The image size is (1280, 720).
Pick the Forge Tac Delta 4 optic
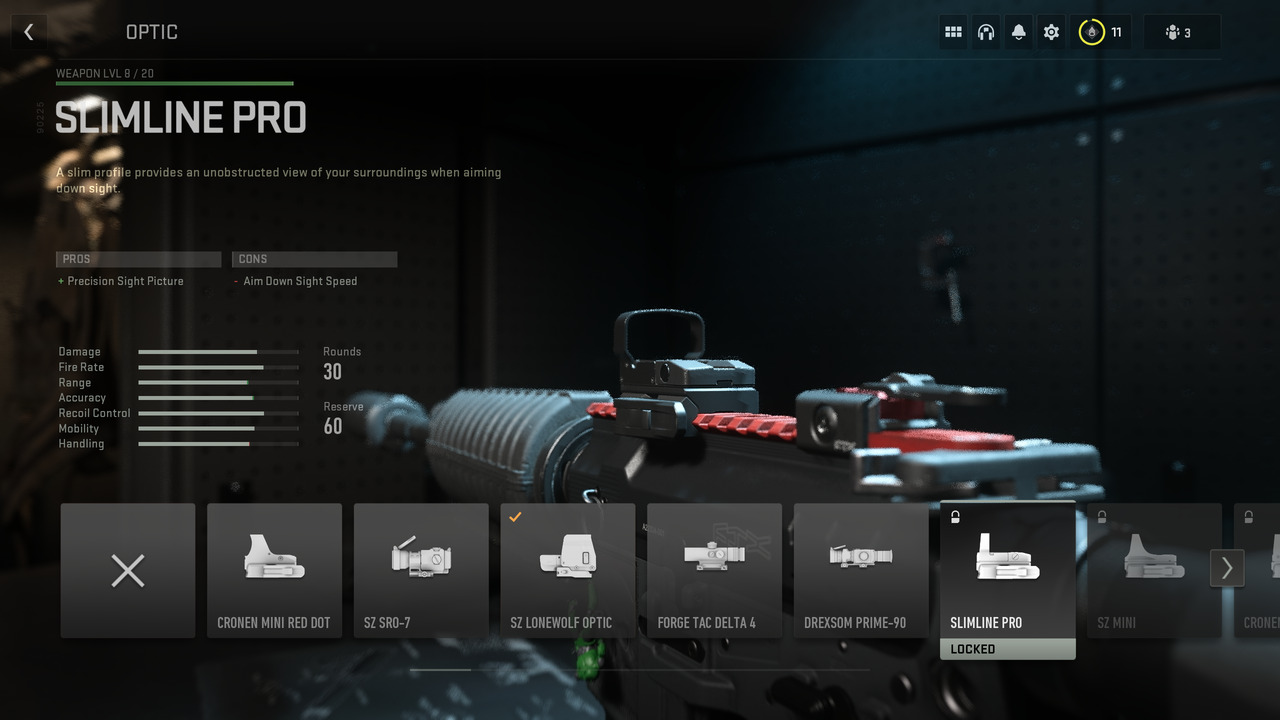coord(714,571)
